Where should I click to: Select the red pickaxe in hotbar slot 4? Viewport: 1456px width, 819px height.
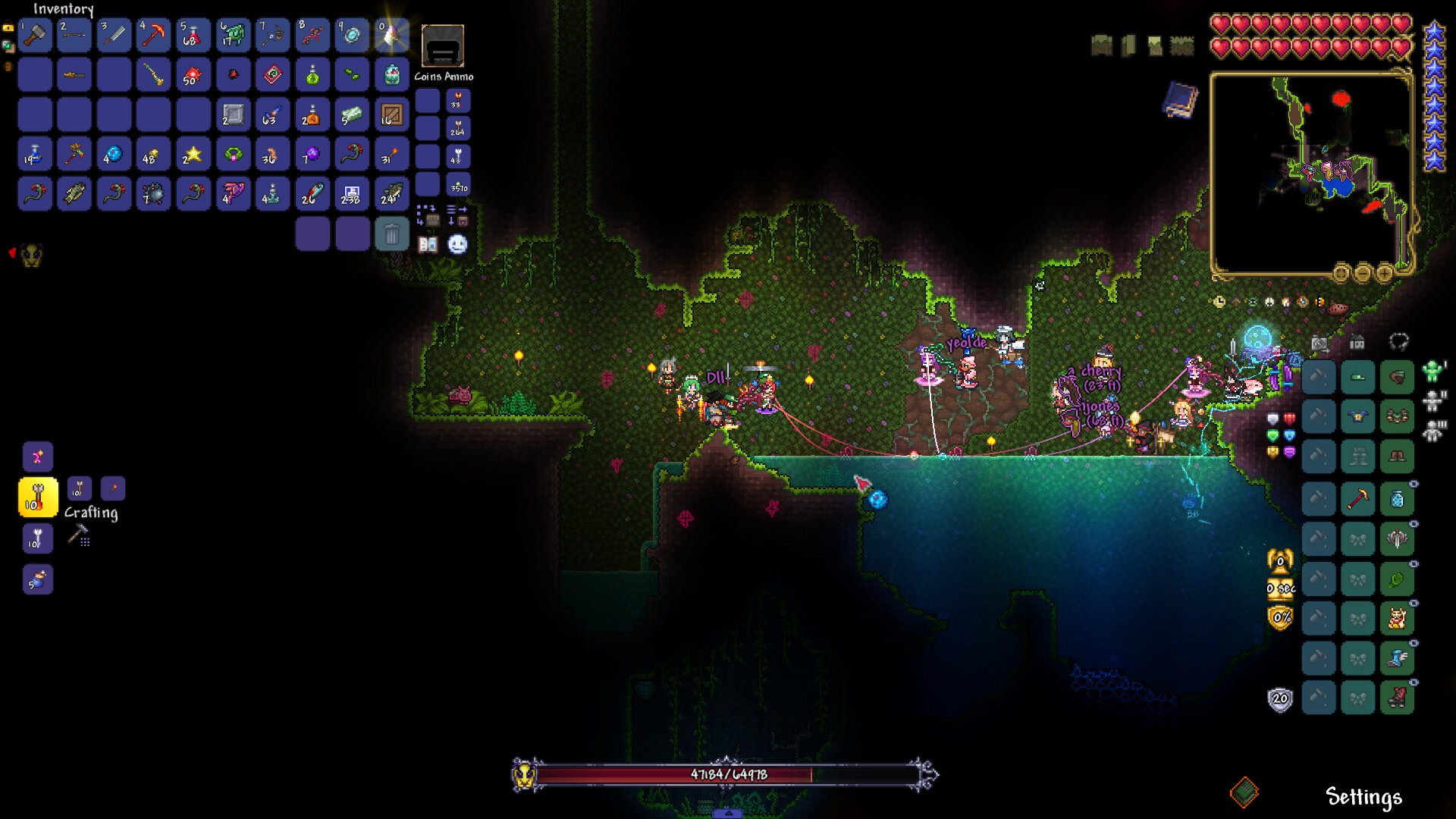pyautogui.click(x=153, y=35)
